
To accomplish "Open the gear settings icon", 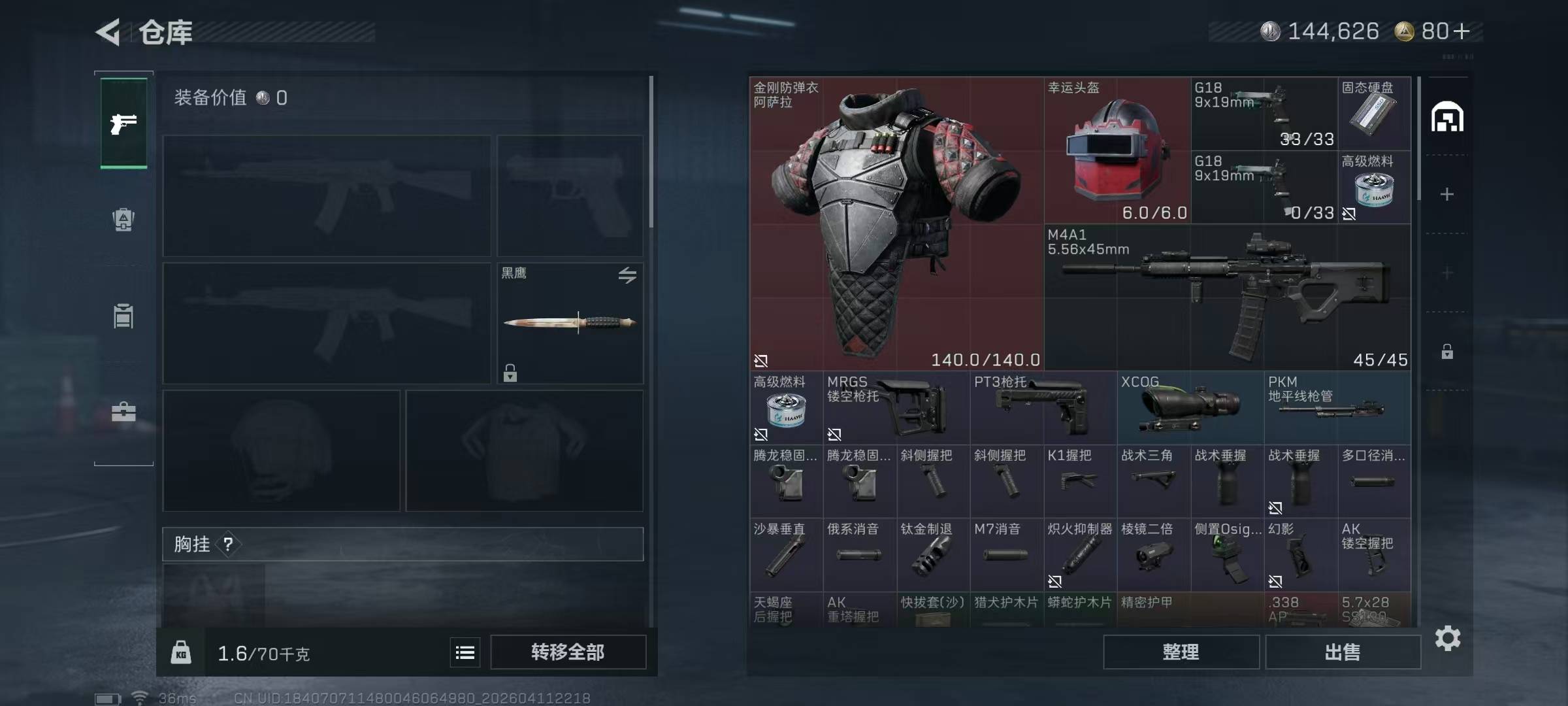I will click(x=1447, y=638).
